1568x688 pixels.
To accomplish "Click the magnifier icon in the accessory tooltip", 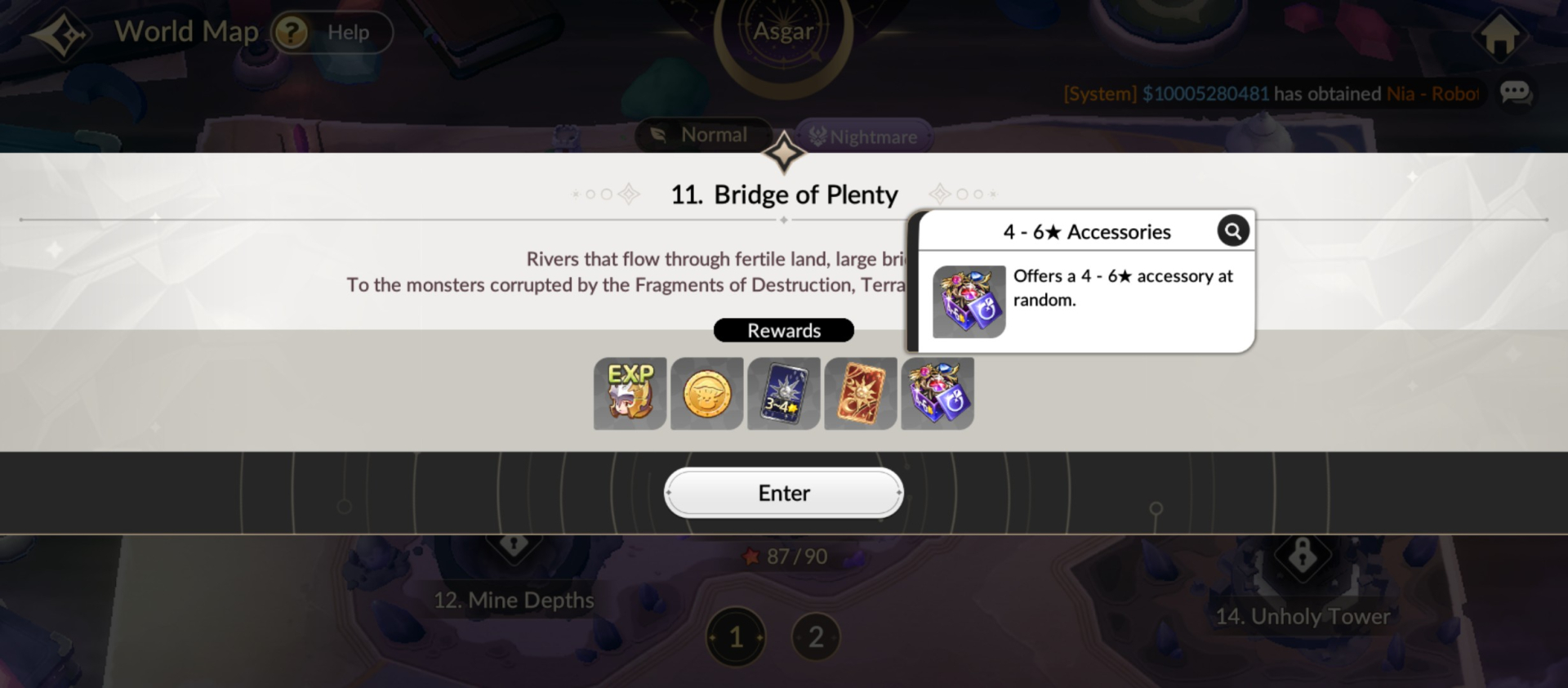I will pyautogui.click(x=1233, y=231).
